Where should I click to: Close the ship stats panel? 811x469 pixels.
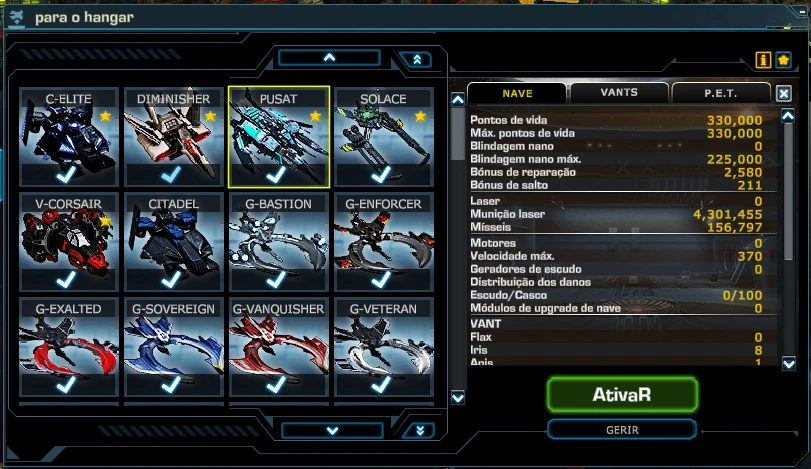point(784,93)
